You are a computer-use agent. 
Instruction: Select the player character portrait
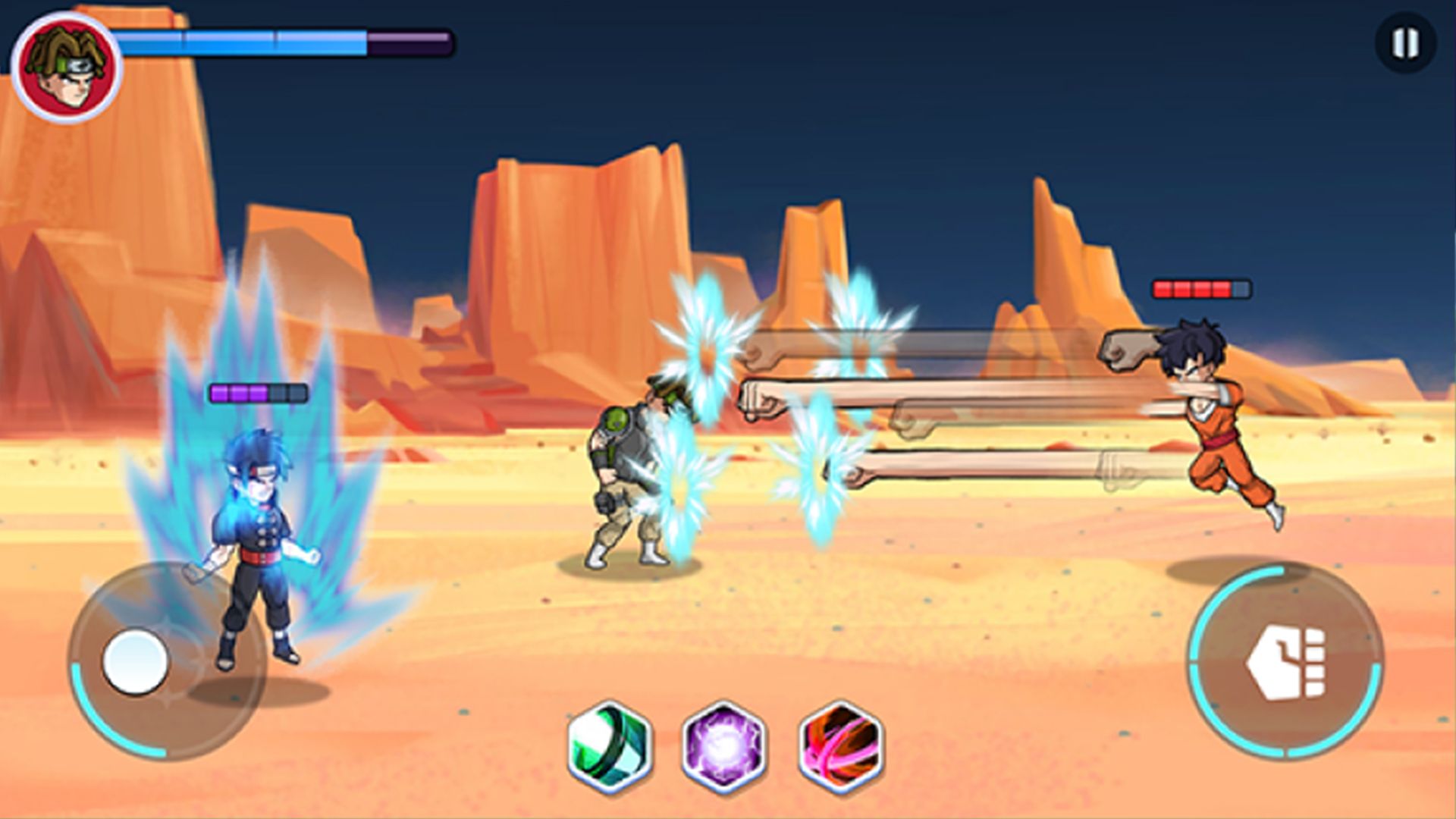tap(67, 67)
